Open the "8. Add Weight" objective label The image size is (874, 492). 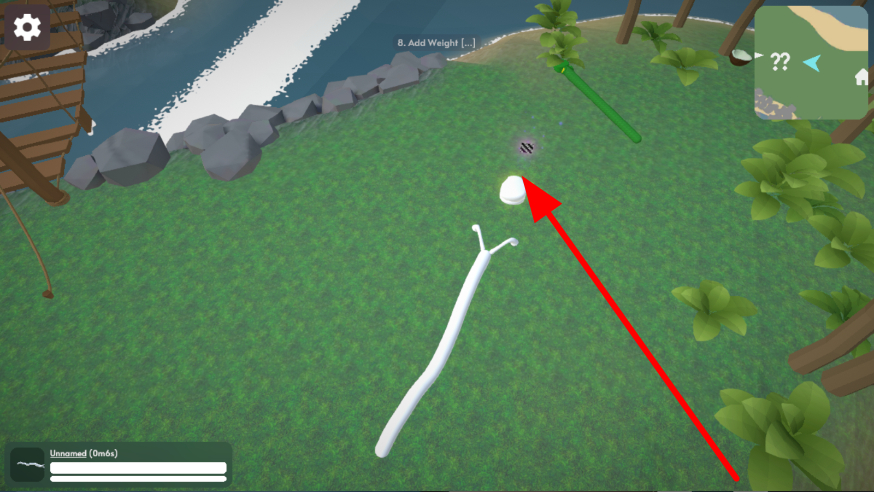[436, 43]
